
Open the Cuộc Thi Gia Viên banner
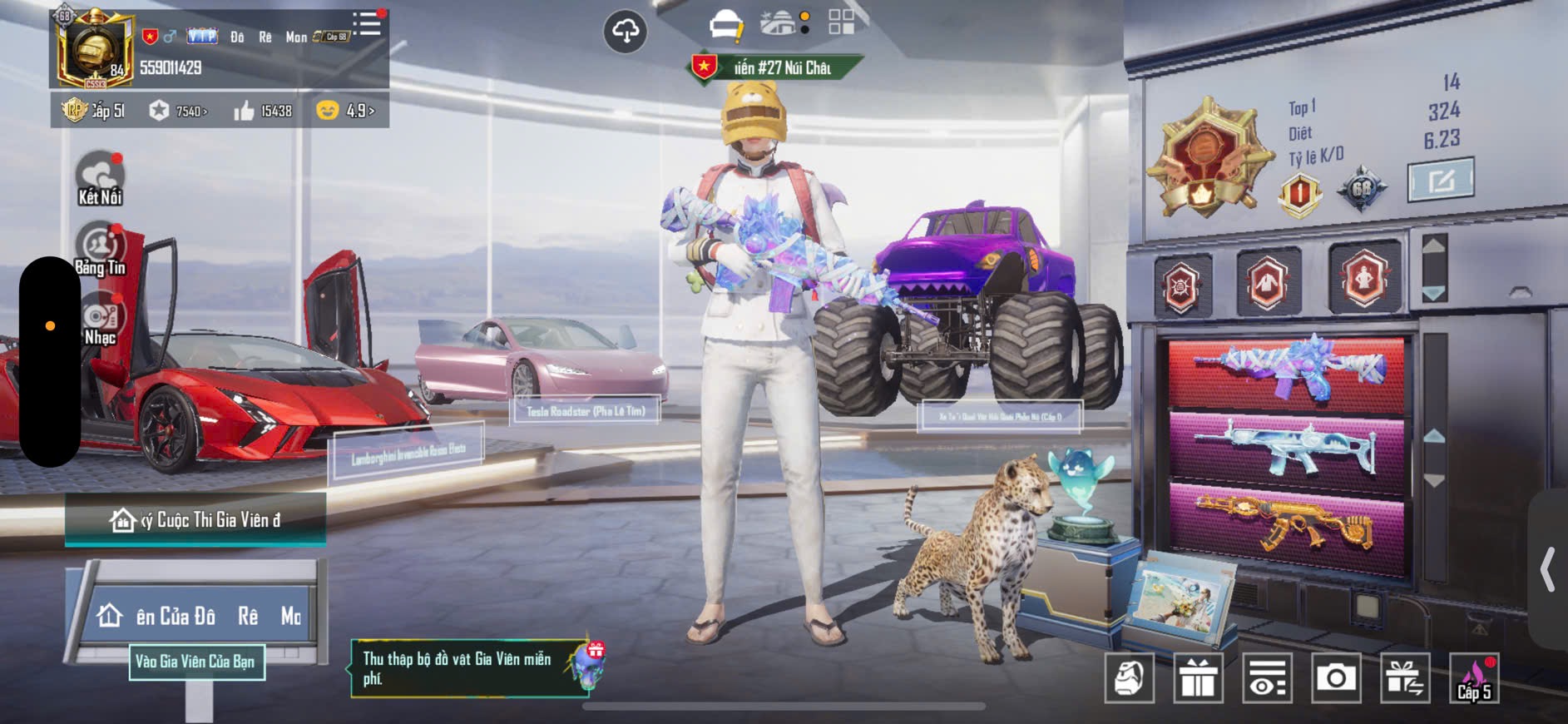tap(195, 520)
